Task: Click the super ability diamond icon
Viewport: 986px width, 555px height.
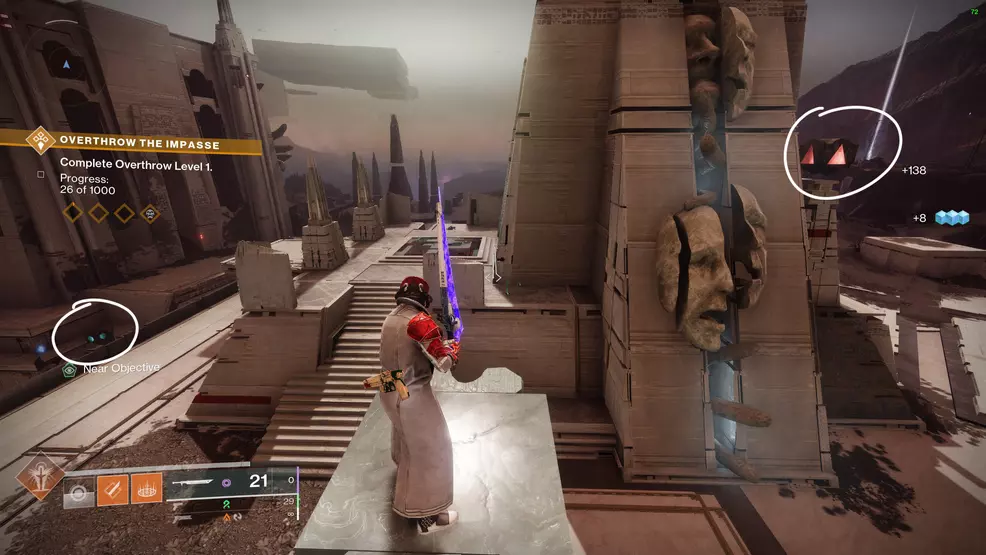Action: click(41, 476)
